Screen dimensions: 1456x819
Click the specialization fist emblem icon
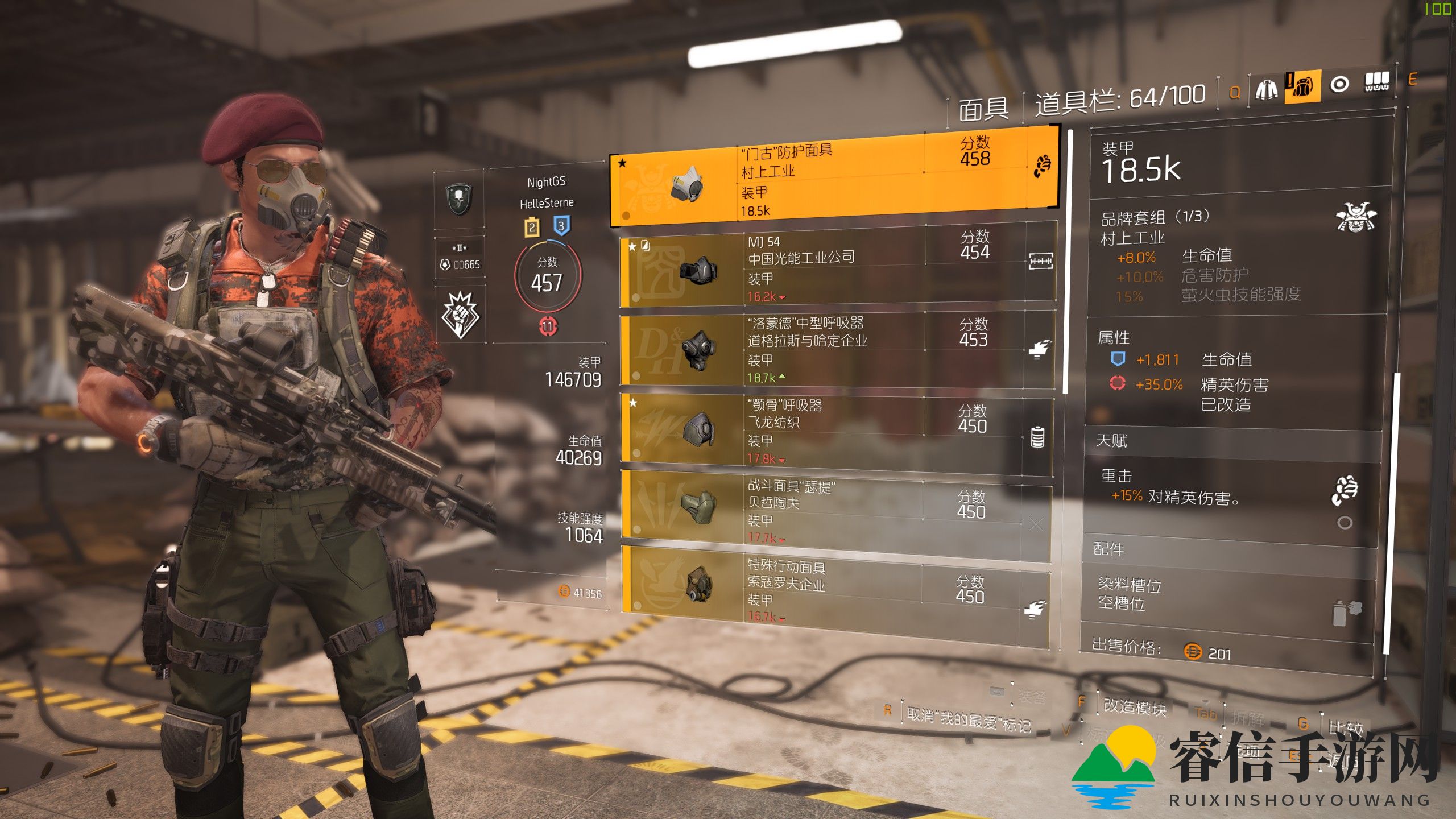[x=460, y=314]
